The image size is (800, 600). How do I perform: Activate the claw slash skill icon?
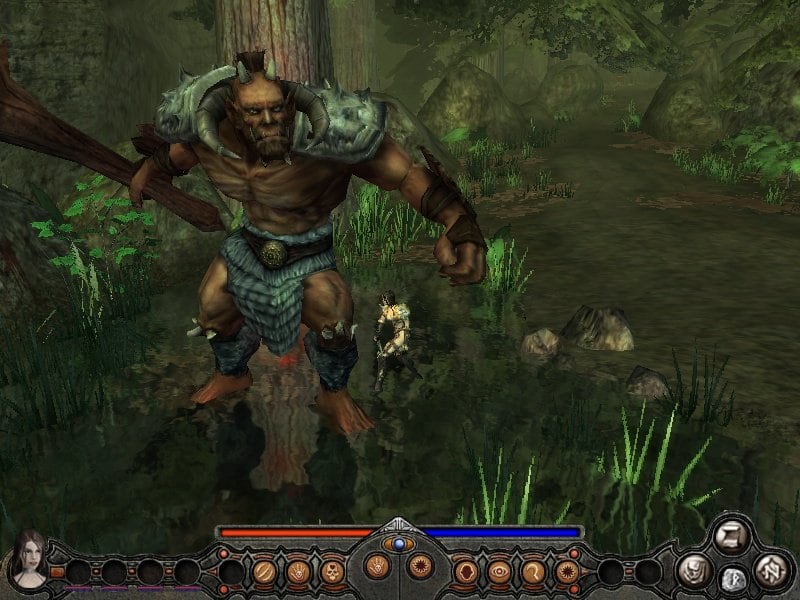pyautogui.click(x=265, y=571)
